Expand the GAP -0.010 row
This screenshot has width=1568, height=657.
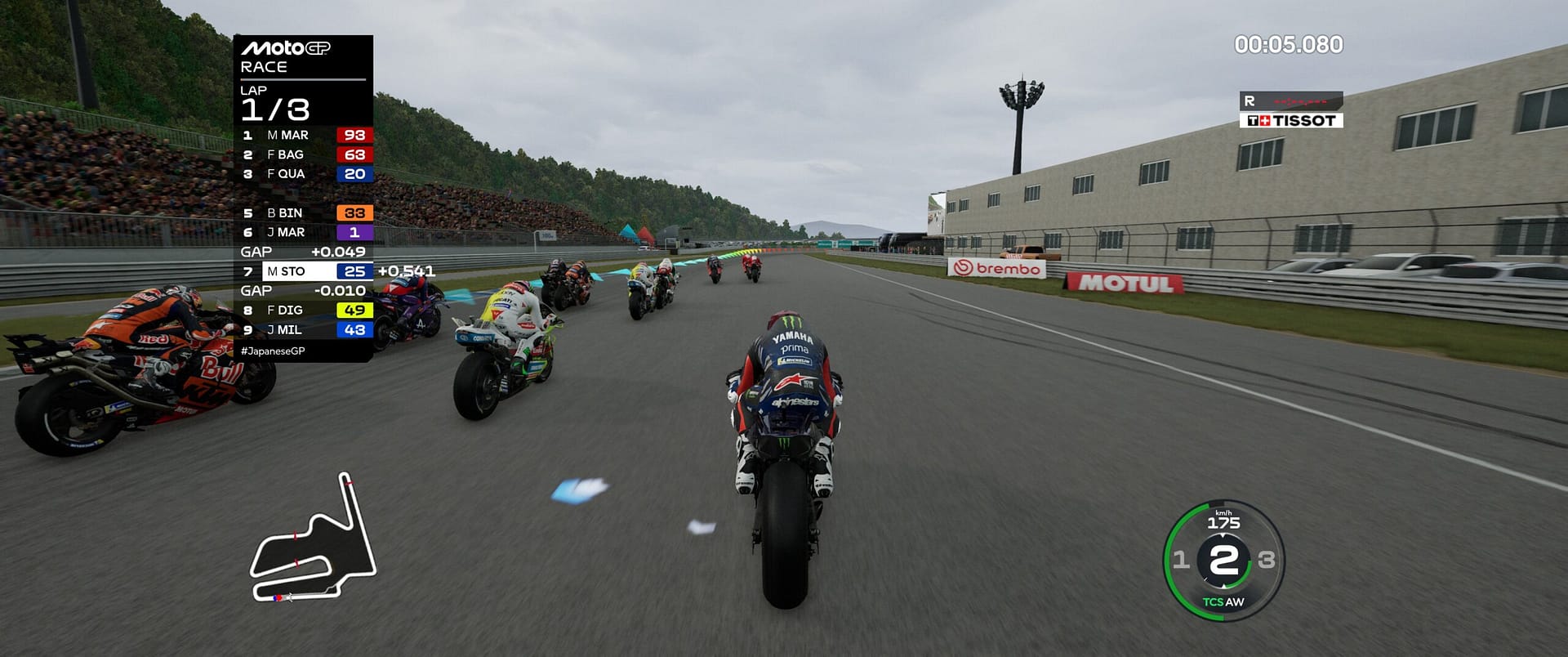(303, 290)
